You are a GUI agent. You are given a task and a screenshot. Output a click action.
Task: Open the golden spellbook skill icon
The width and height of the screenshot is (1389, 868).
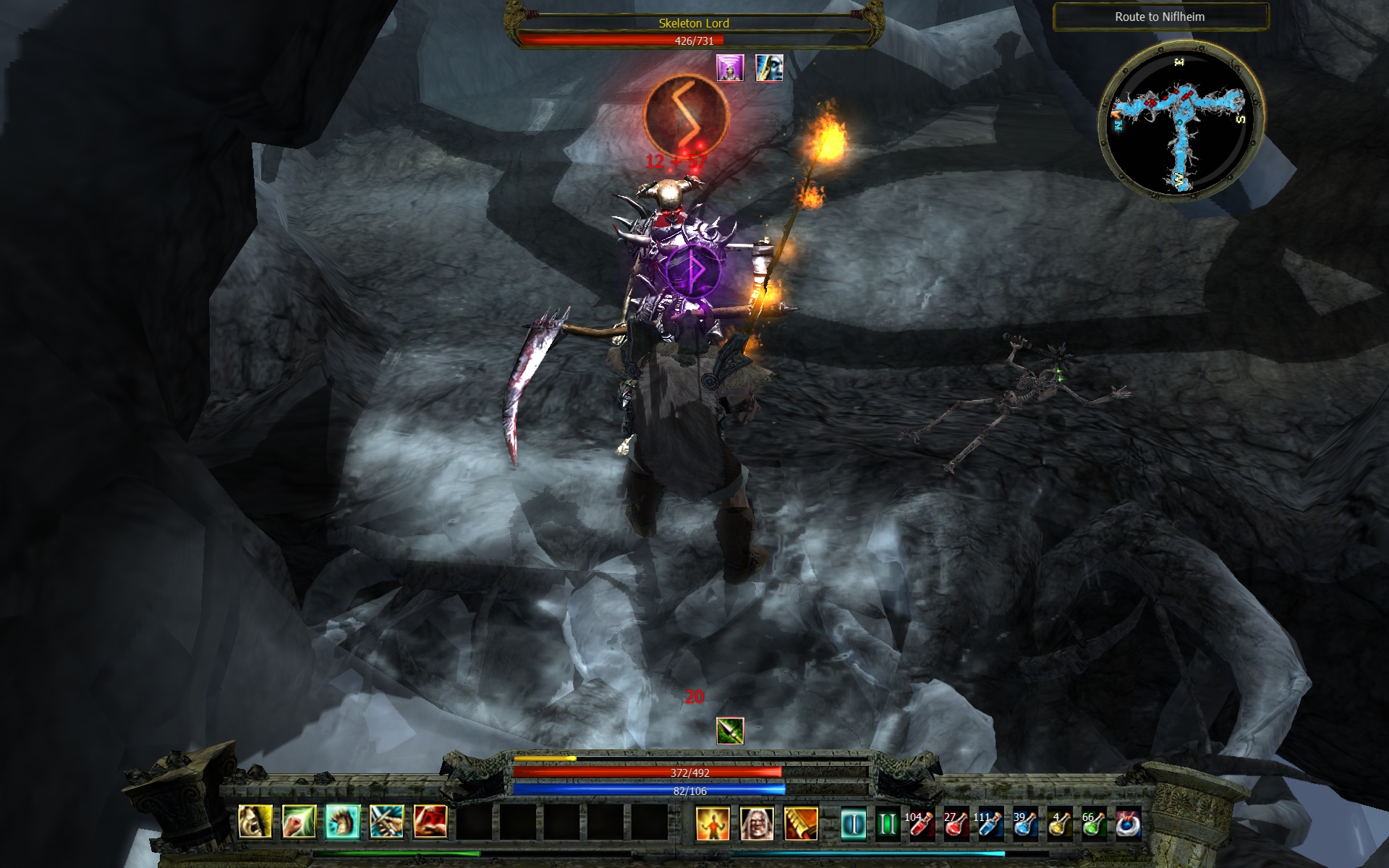(x=801, y=824)
